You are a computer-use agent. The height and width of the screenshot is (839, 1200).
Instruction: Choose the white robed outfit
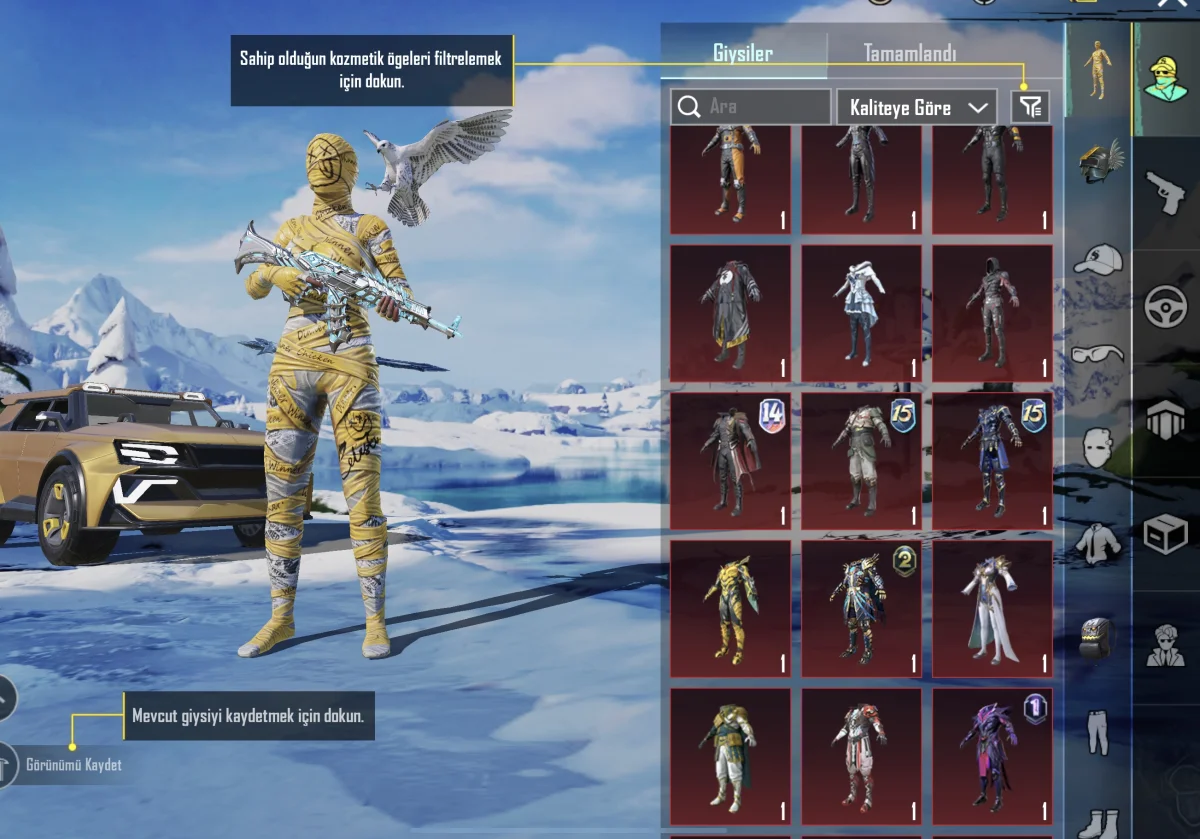[992, 609]
